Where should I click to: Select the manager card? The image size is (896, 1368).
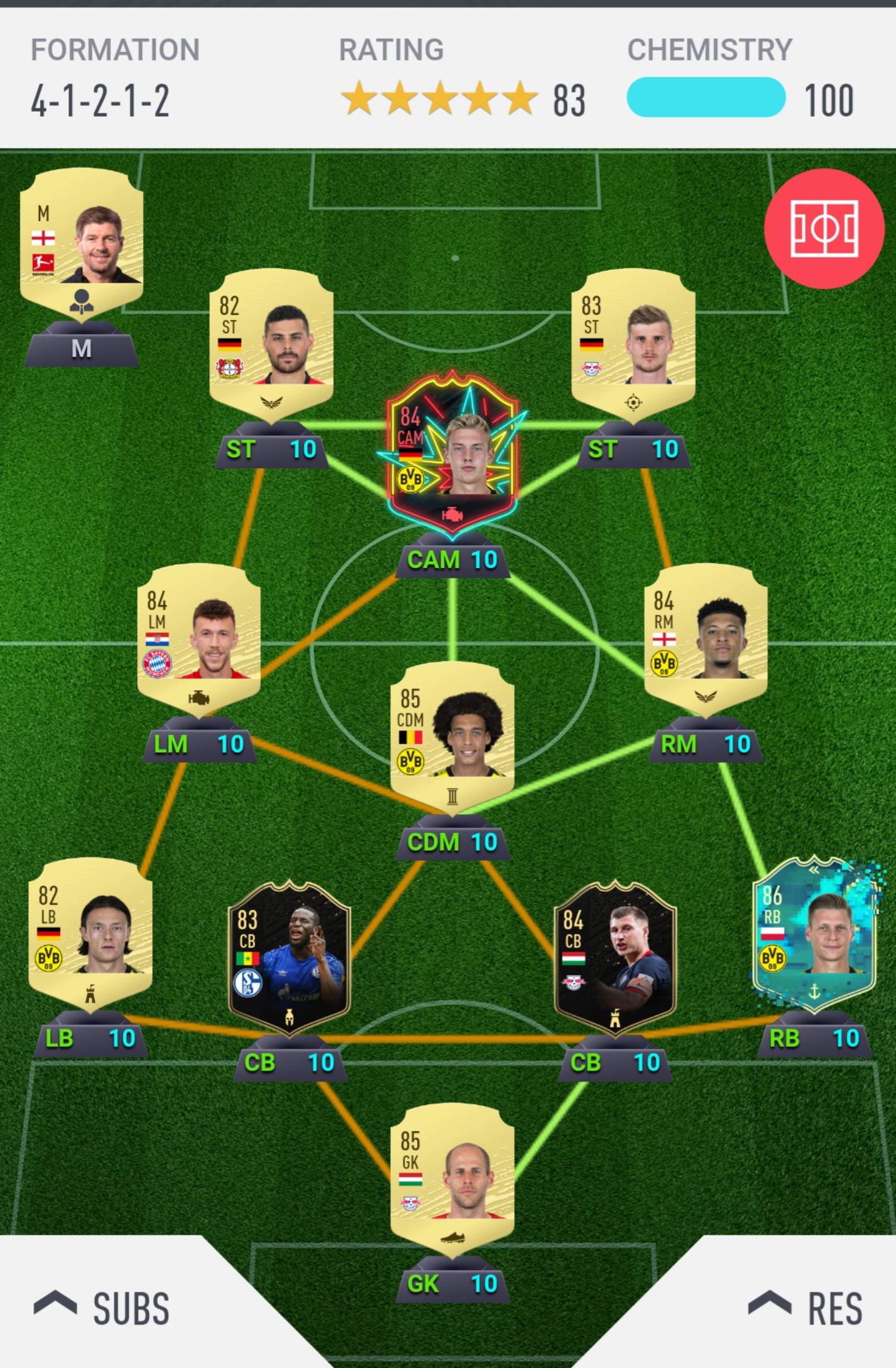(82, 245)
